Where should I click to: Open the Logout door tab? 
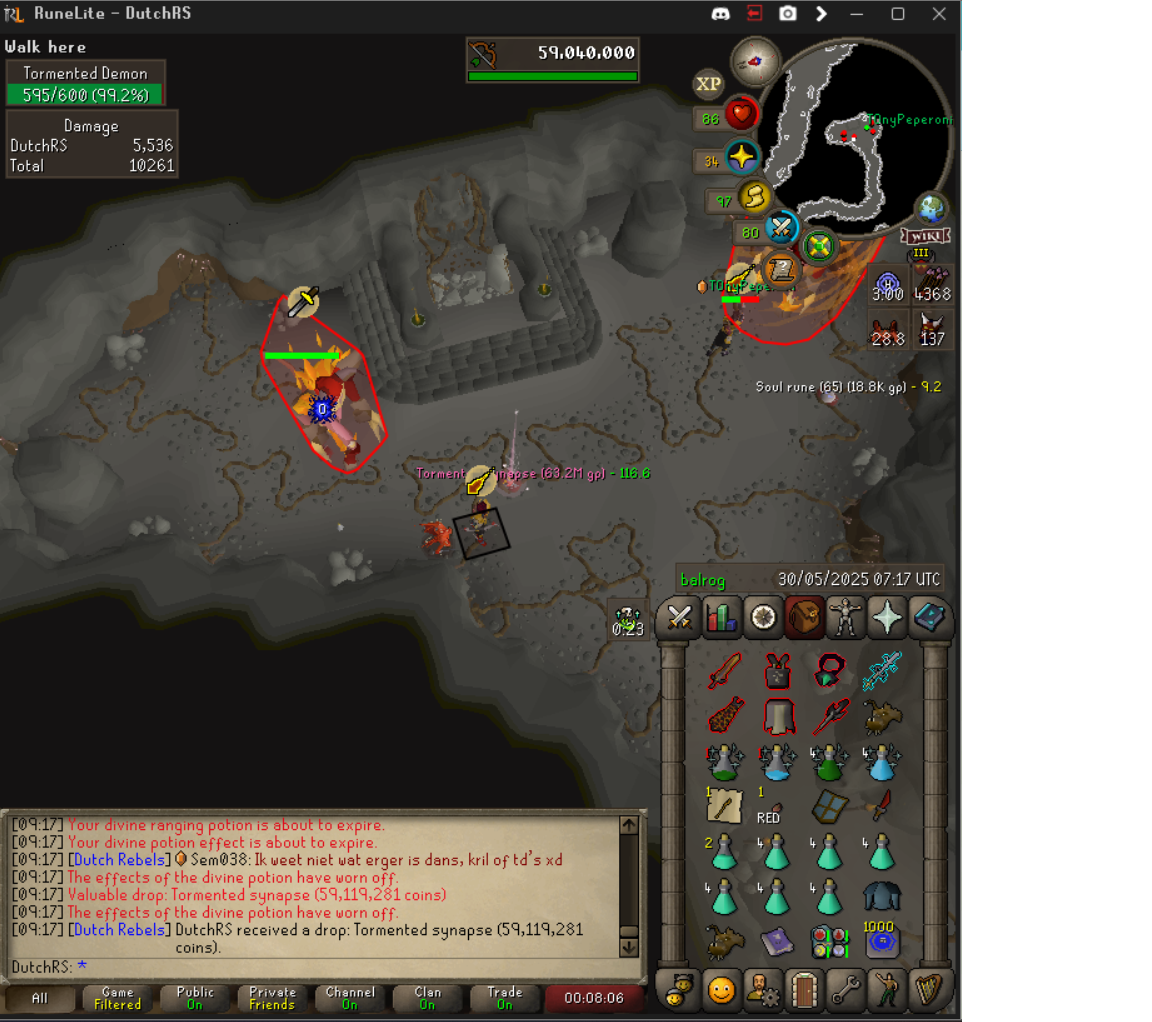804,990
